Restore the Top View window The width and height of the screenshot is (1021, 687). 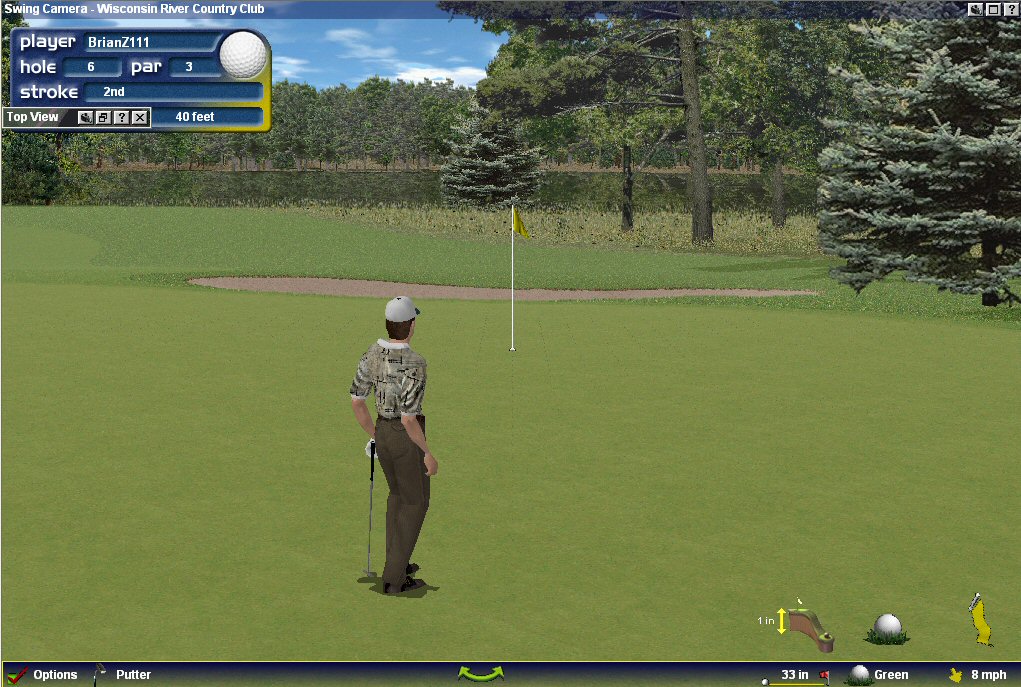click(103, 118)
